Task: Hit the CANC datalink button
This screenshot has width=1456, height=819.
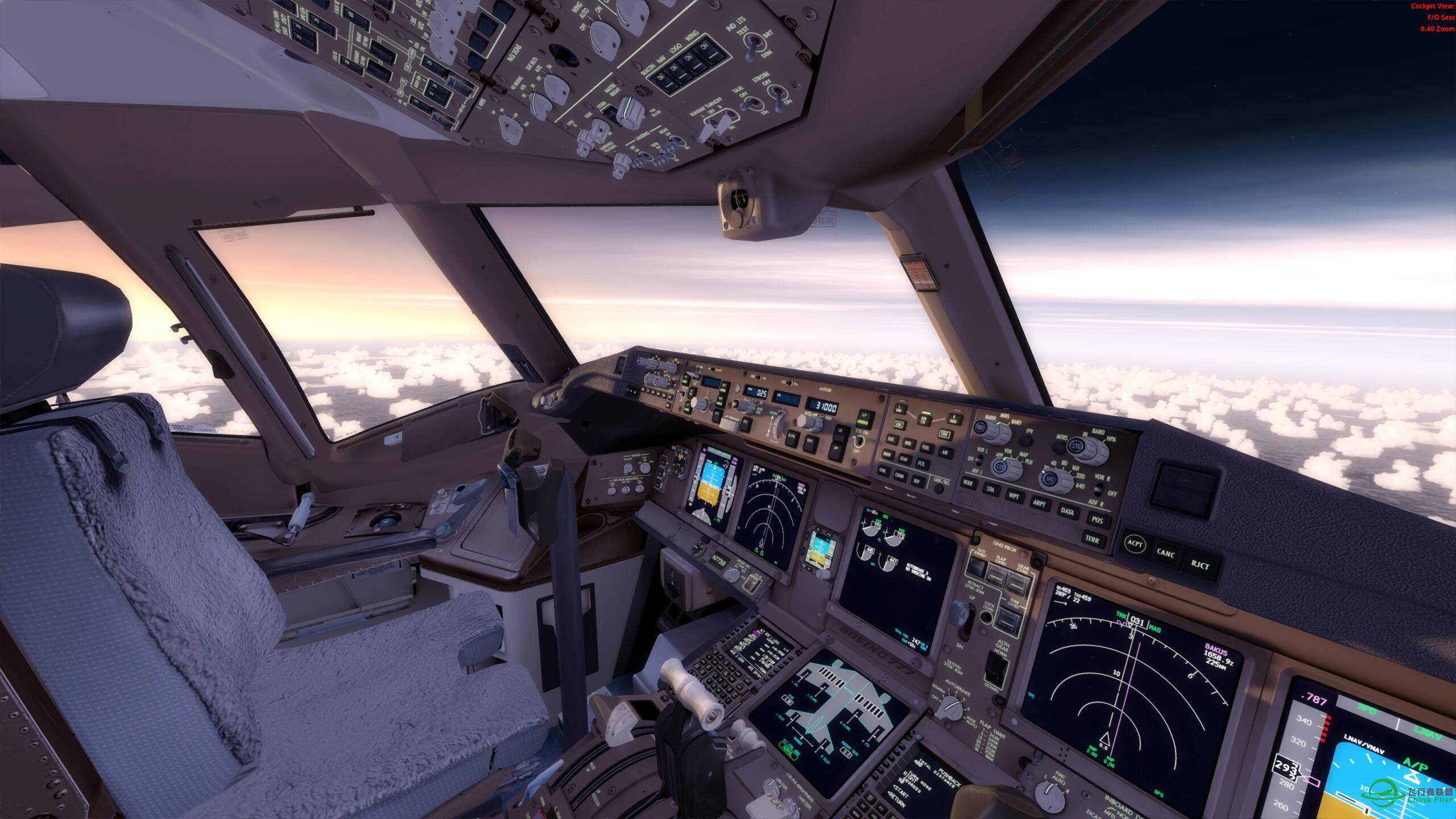Action: [x=1167, y=553]
